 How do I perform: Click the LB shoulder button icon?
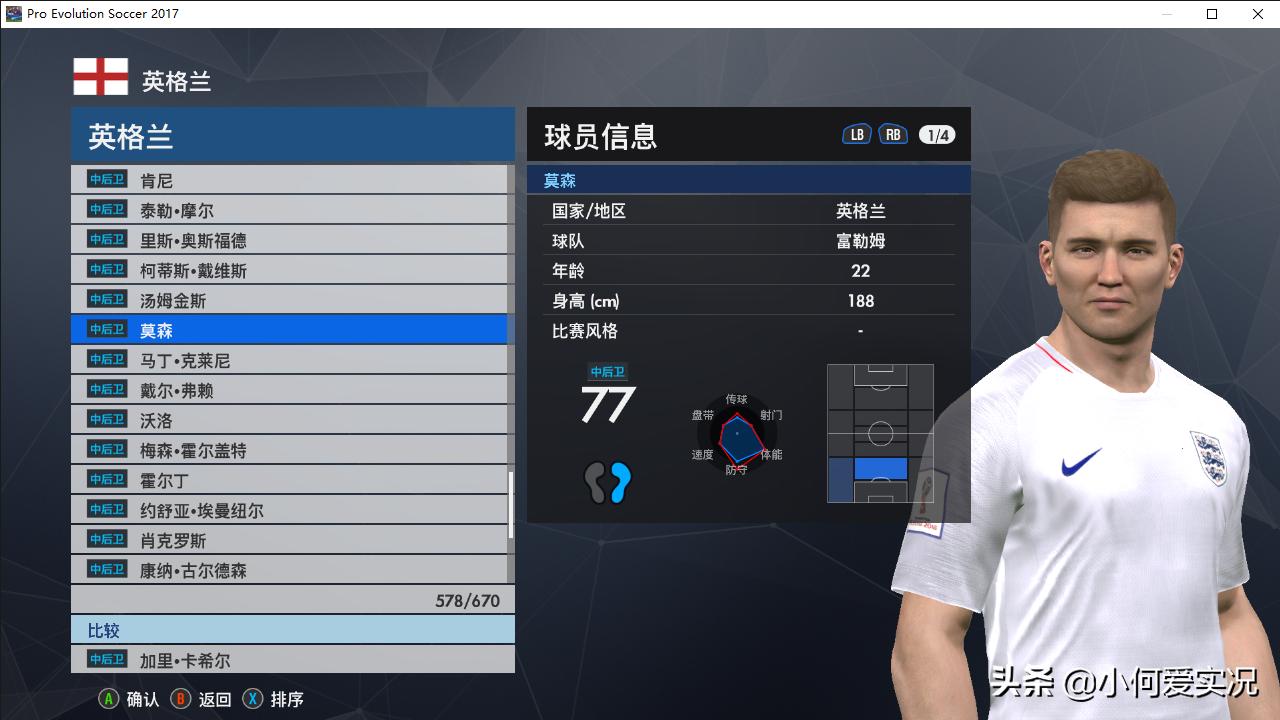pos(856,132)
